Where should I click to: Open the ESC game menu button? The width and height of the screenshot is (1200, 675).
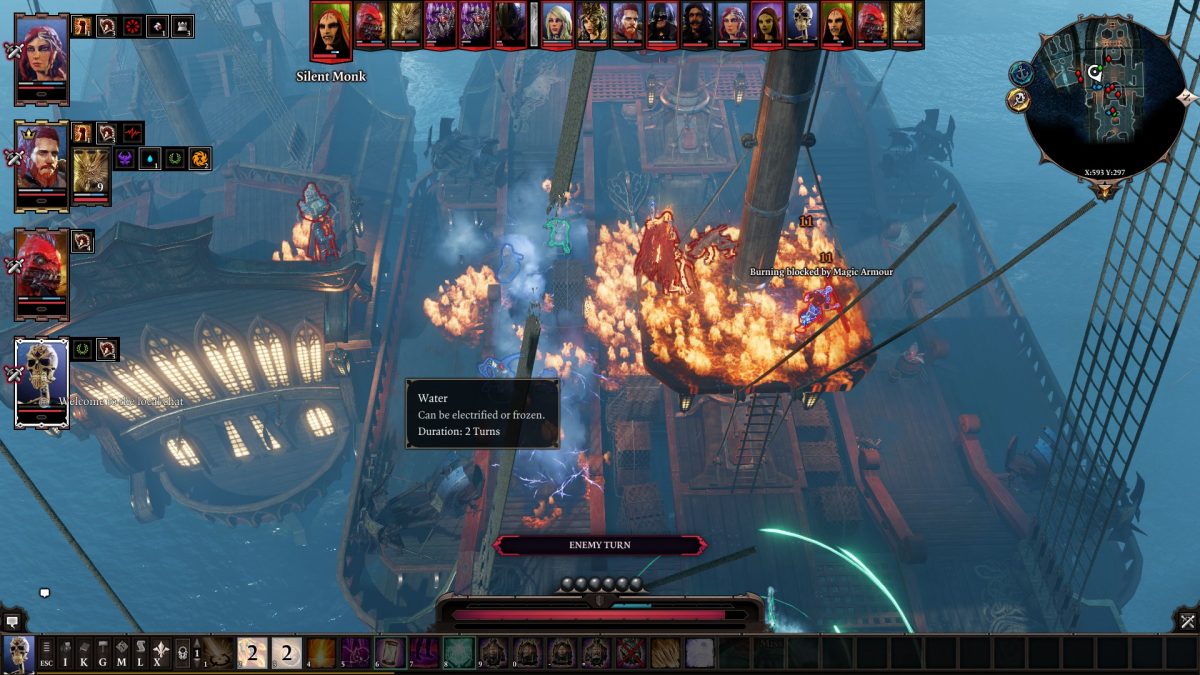tap(46, 653)
